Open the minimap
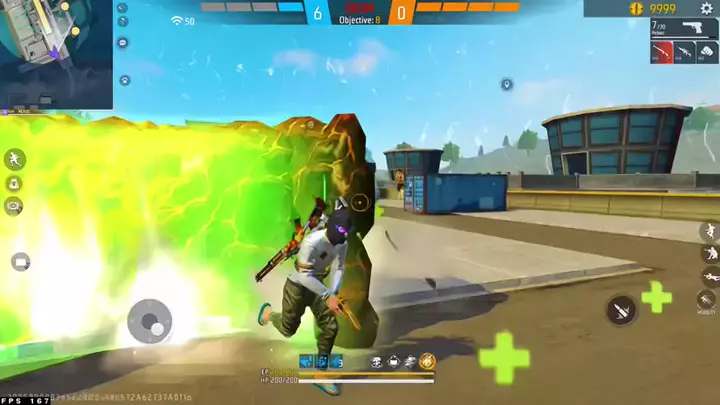The height and width of the screenshot is (405, 720). (56, 54)
